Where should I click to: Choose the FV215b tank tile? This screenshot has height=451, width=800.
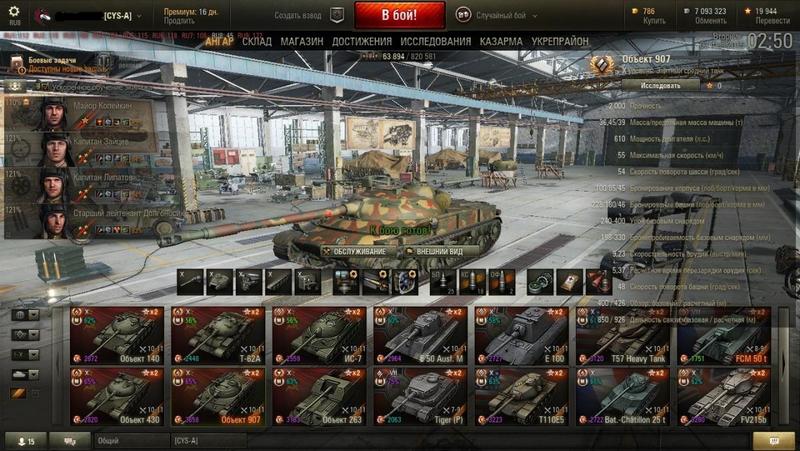(724, 396)
